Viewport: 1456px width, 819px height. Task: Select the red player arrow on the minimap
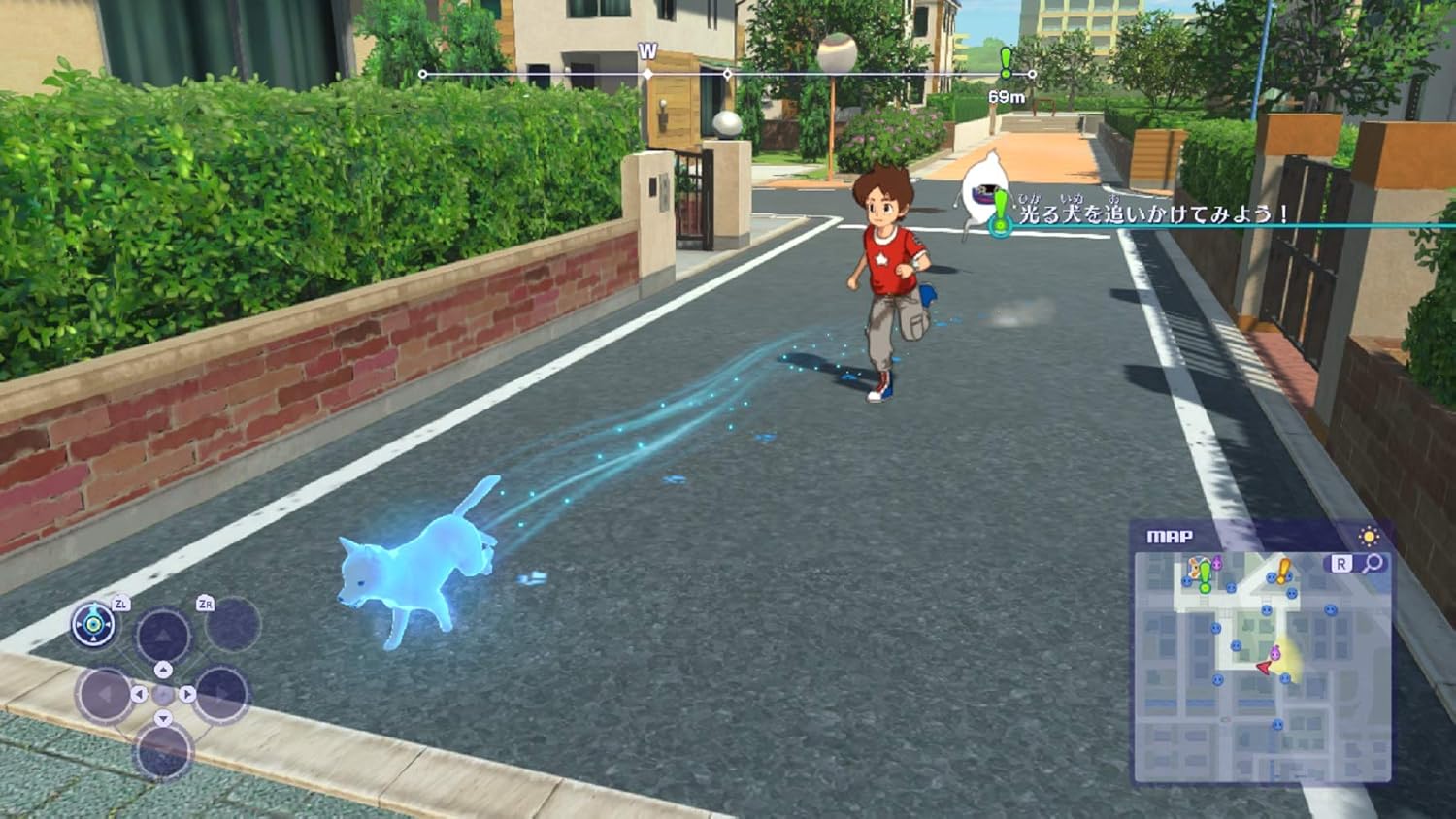(1262, 668)
